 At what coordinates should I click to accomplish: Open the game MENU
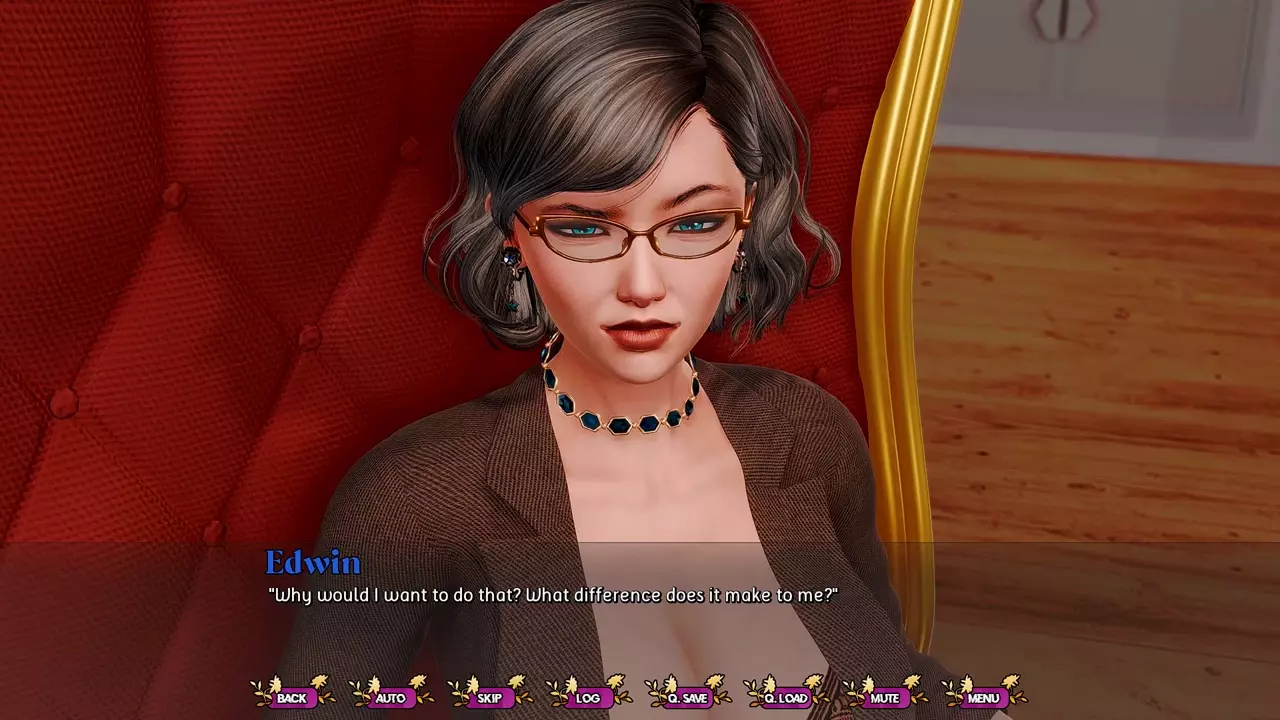pyautogui.click(x=983, y=697)
